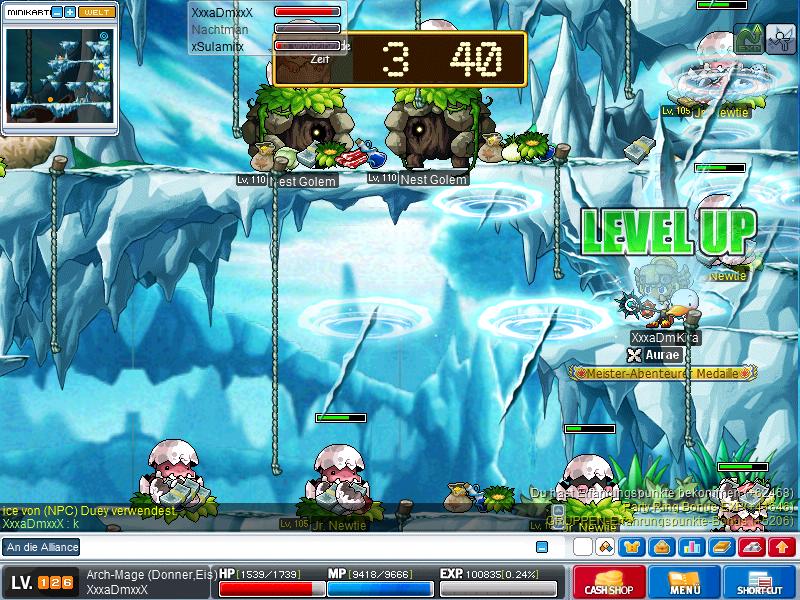800x600 pixels.
Task: Click the minimap's minus button
Action: [57, 12]
